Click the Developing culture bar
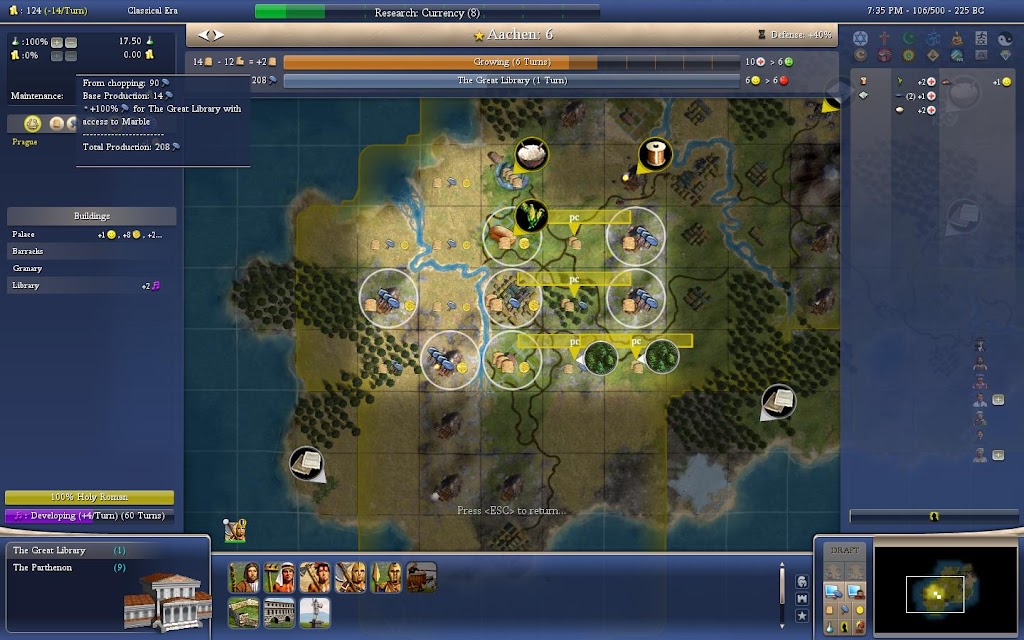The image size is (1024, 640). coord(90,516)
